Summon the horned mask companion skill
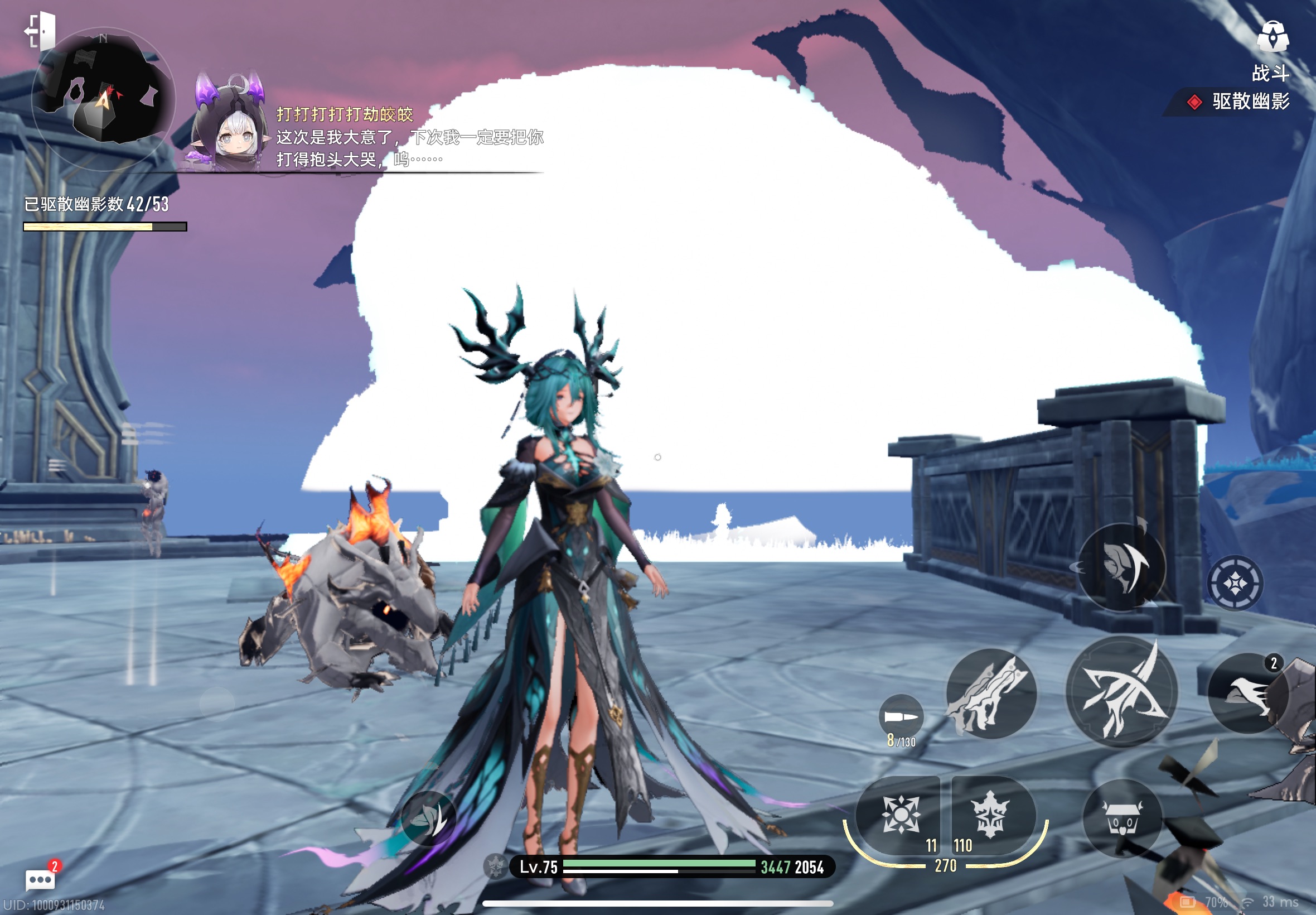 coord(1123,818)
